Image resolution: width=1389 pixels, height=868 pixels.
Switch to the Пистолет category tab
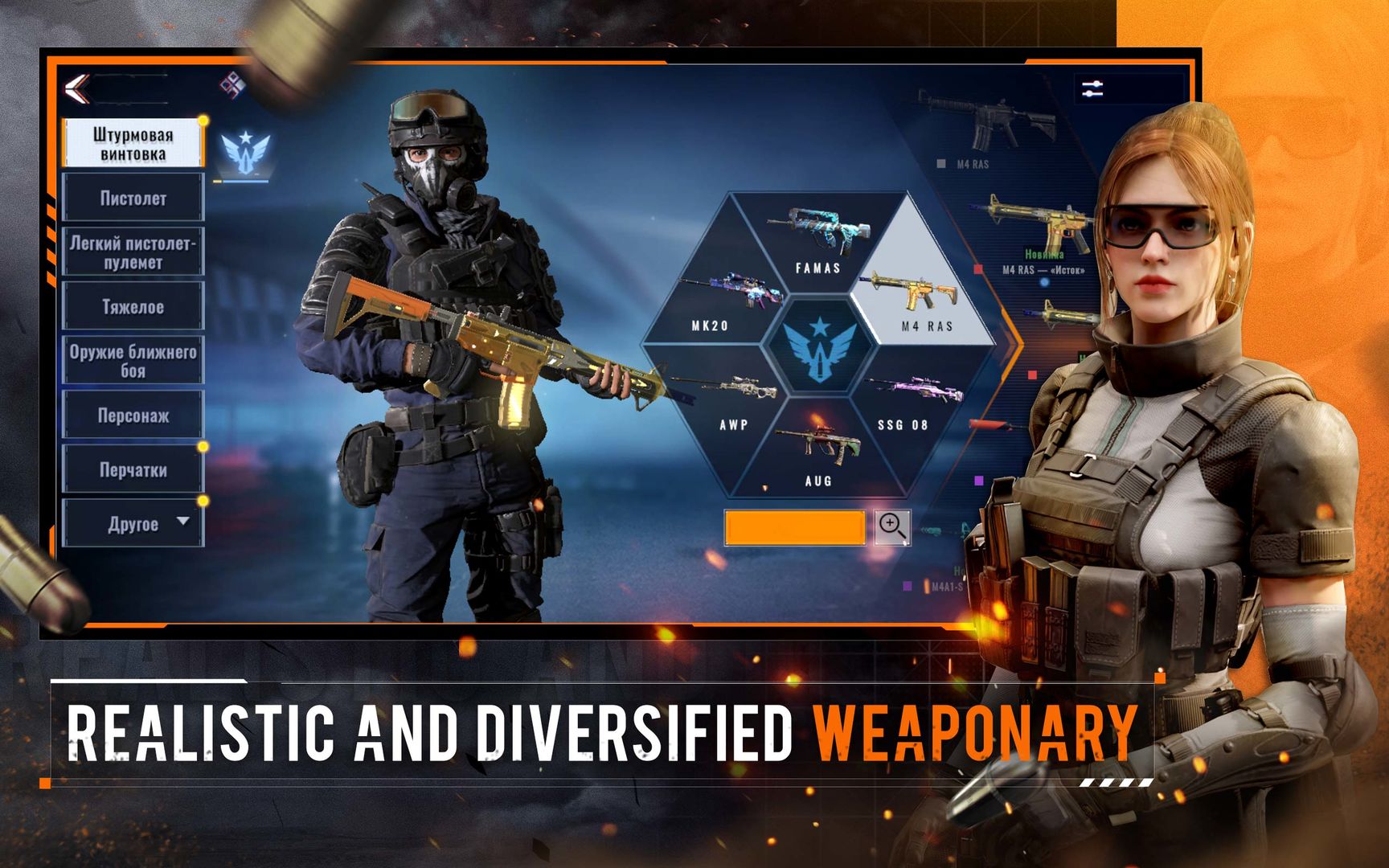[x=133, y=198]
